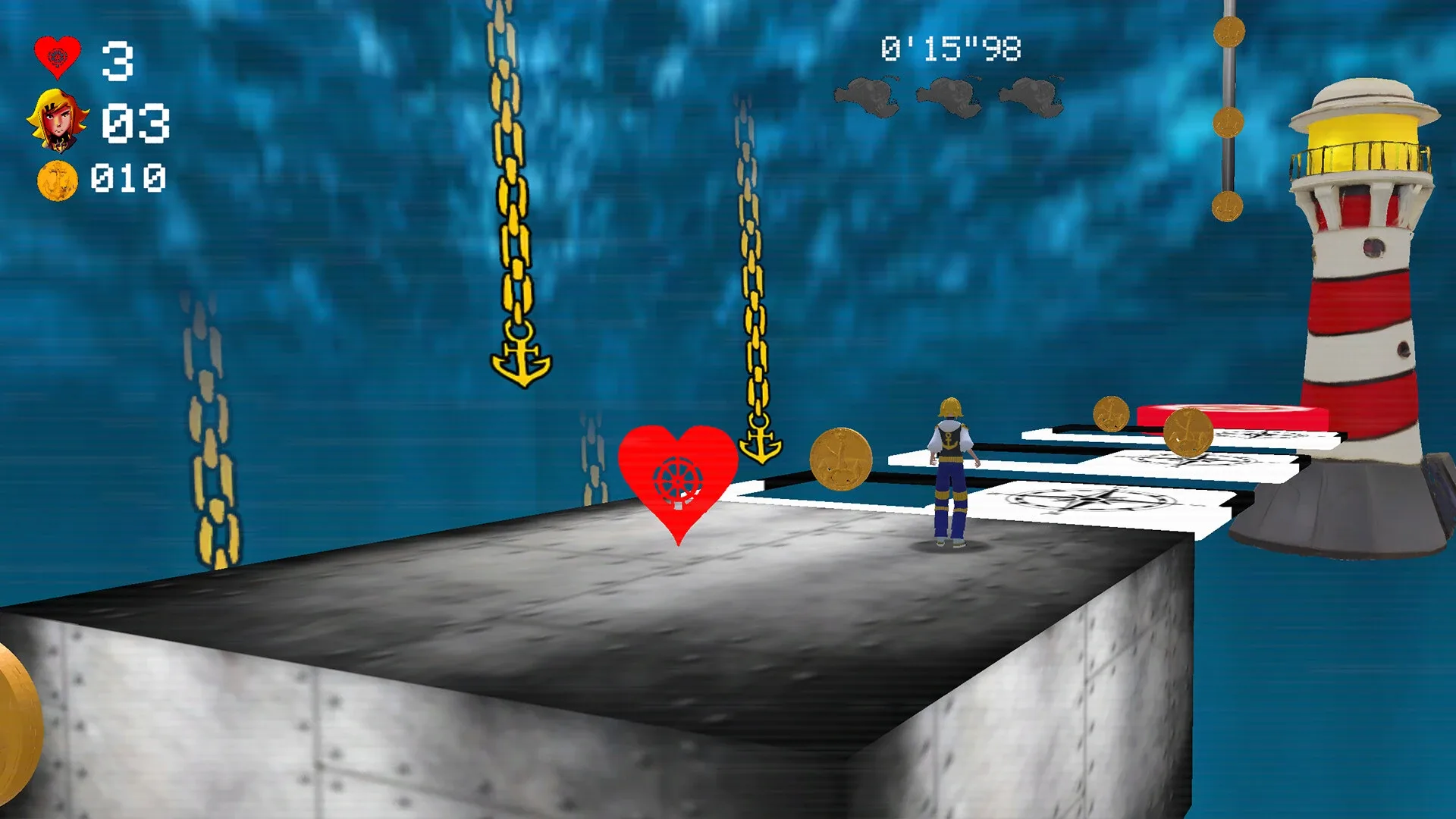Viewport: 1456px width, 819px height.
Task: Click the middle gray cannon icon
Action: point(950,95)
